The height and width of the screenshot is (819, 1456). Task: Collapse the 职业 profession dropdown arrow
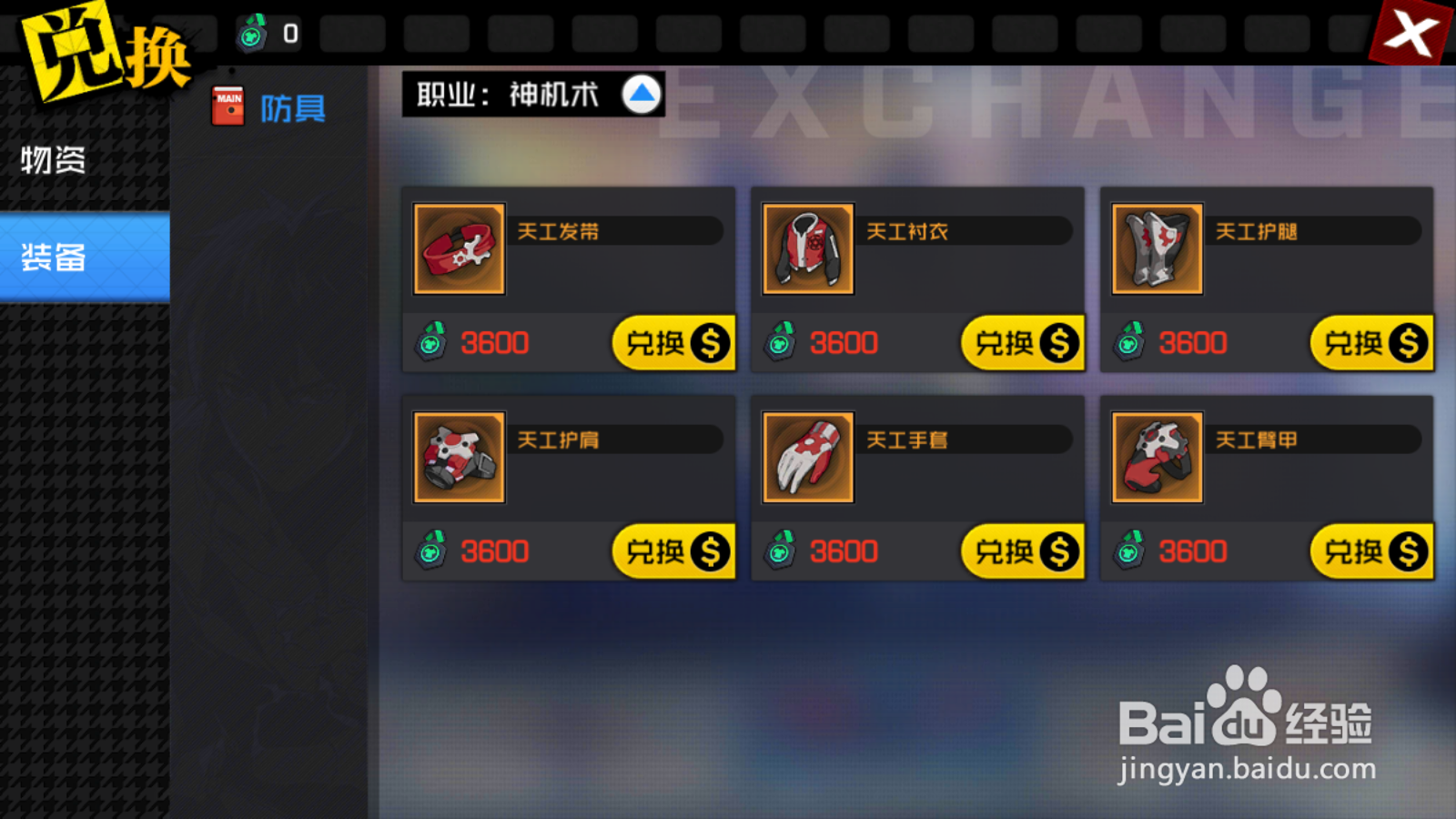(641, 93)
